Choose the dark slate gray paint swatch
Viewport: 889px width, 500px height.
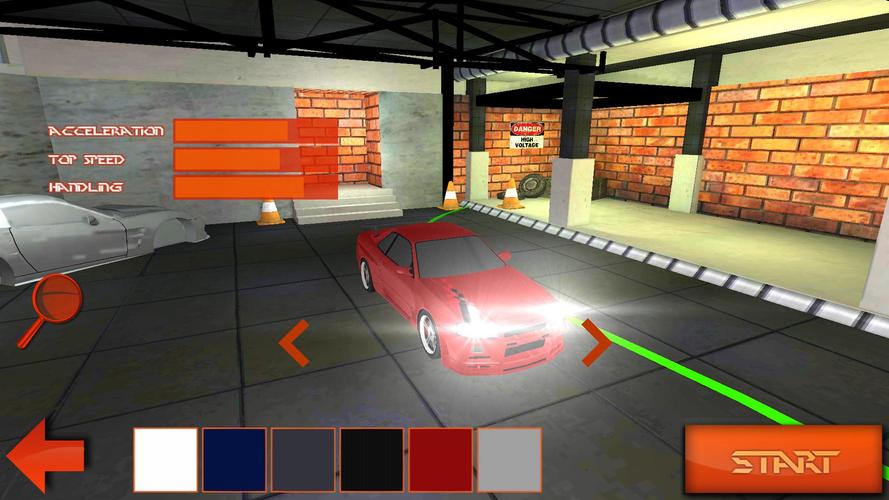point(303,460)
